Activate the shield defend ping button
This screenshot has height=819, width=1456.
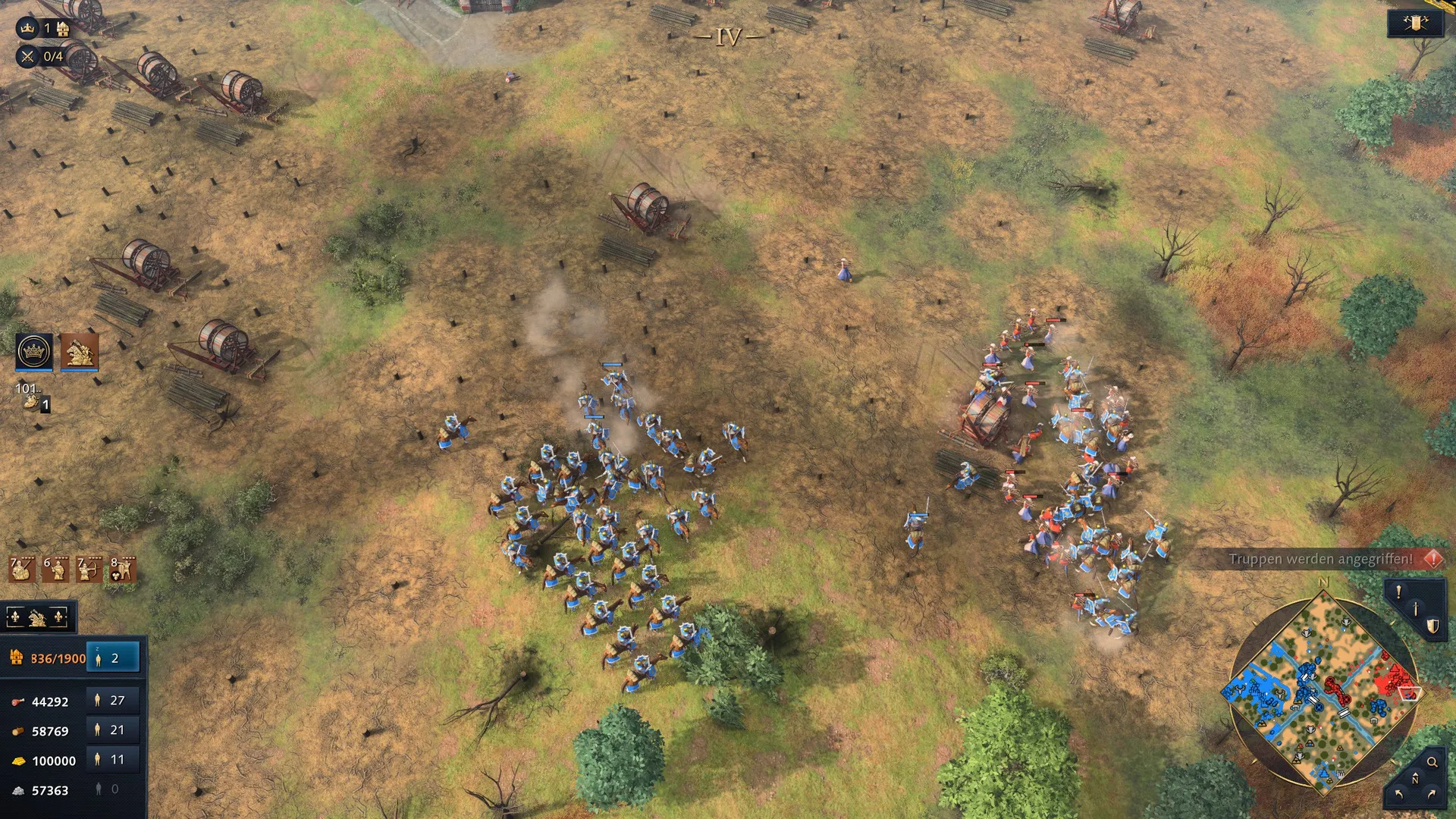click(x=1432, y=626)
